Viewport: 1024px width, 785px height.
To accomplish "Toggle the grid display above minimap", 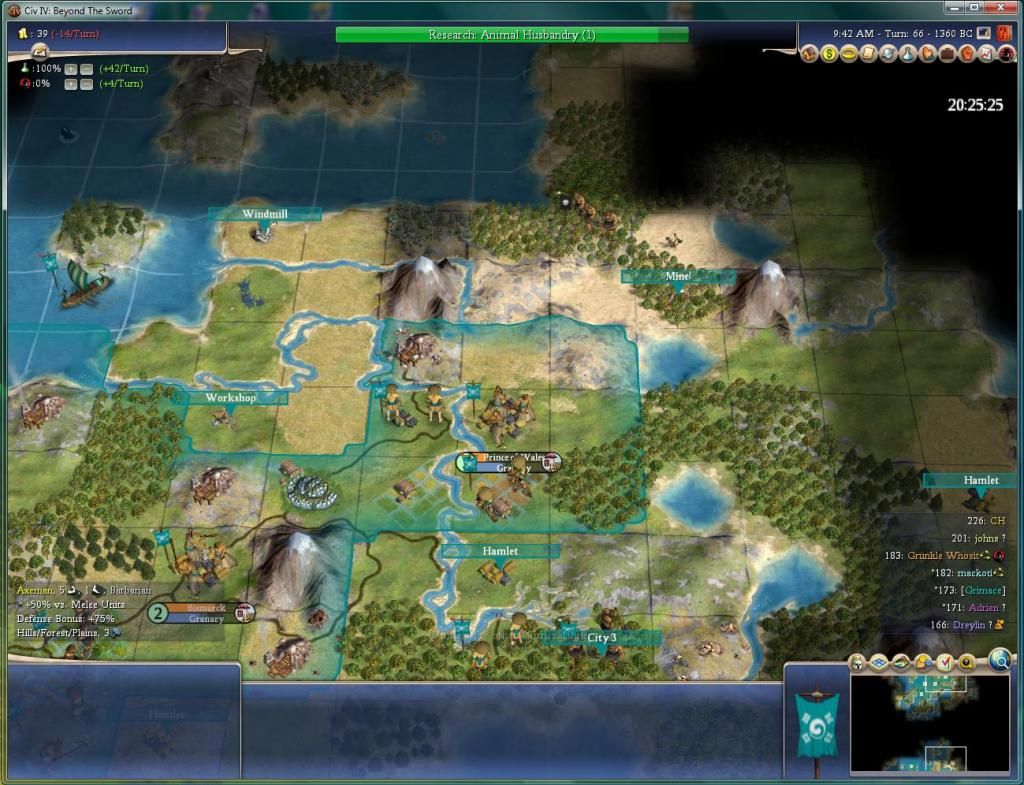I will point(879,662).
